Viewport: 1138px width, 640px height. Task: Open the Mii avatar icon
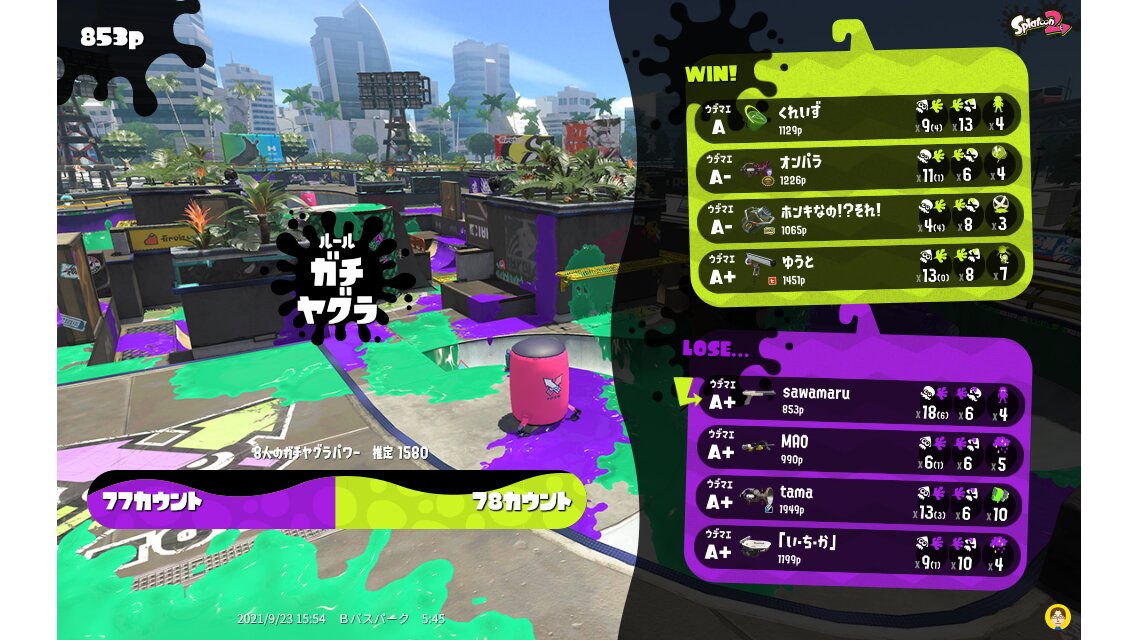pos(1056,615)
